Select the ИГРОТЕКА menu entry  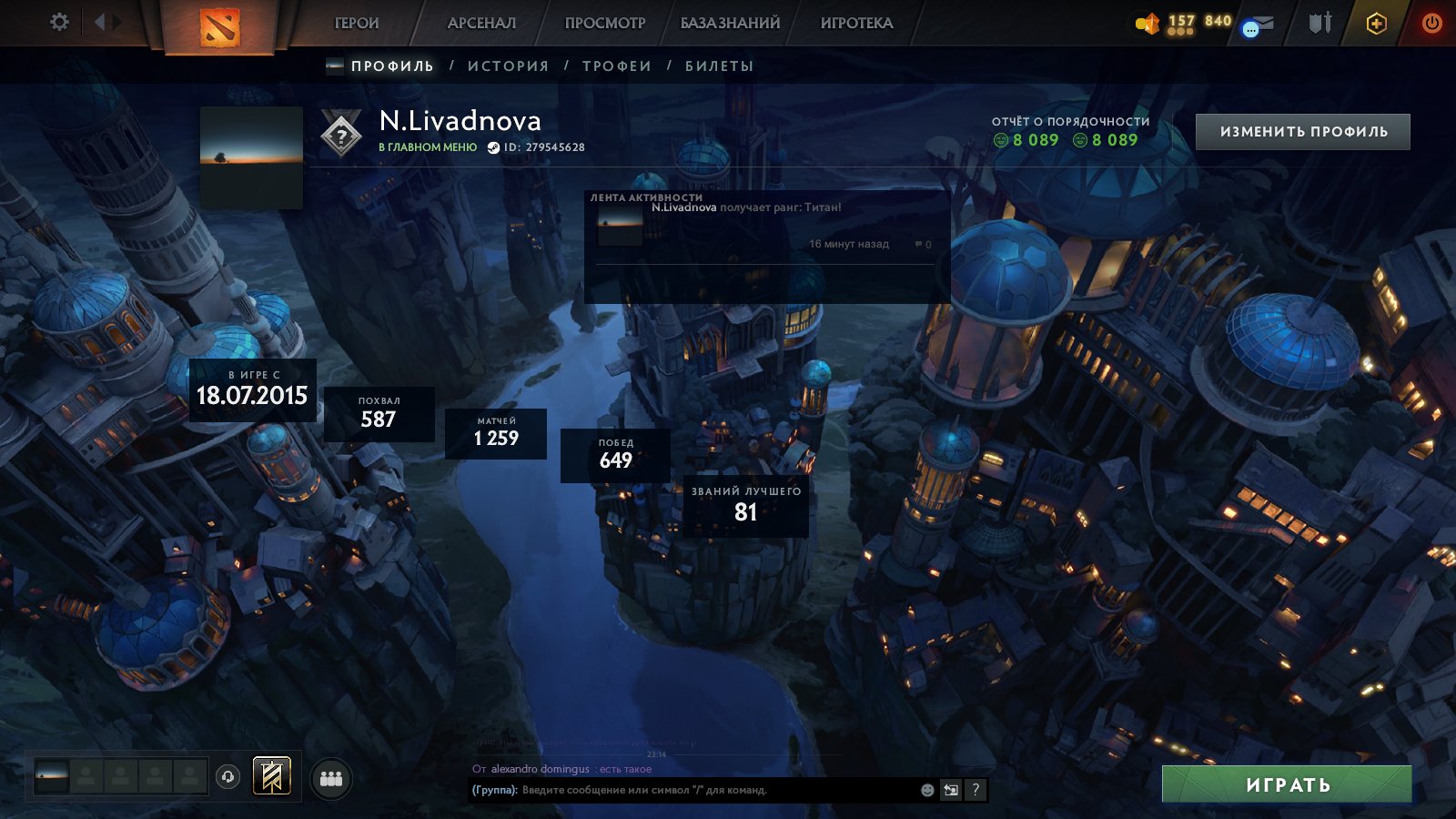pos(856,24)
